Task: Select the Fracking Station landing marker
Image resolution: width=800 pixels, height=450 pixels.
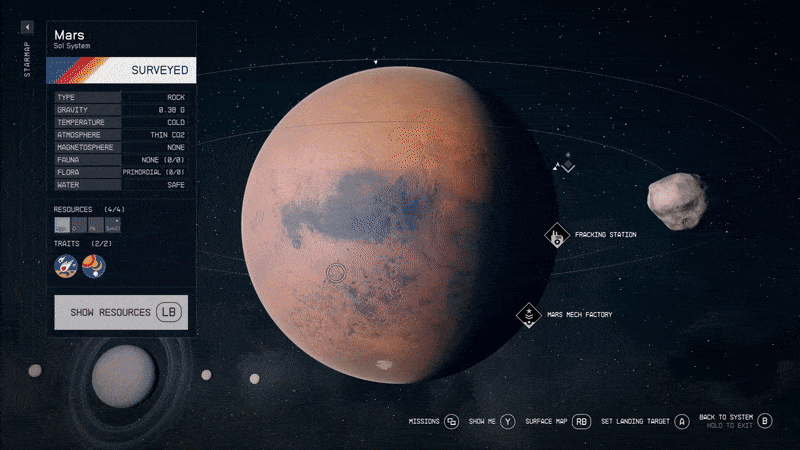Action: [556, 235]
